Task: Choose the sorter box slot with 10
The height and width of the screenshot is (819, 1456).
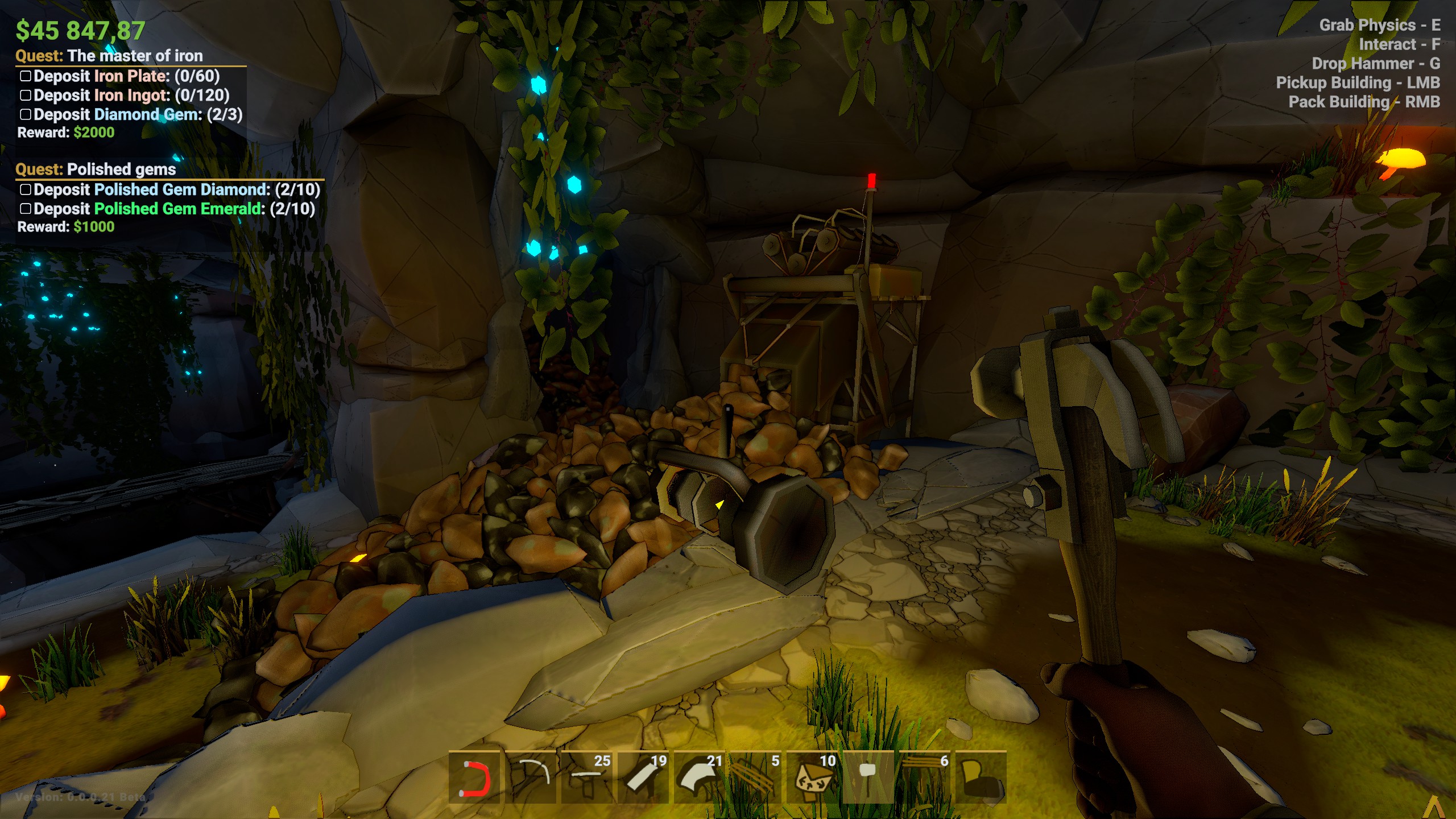Action: [x=812, y=777]
